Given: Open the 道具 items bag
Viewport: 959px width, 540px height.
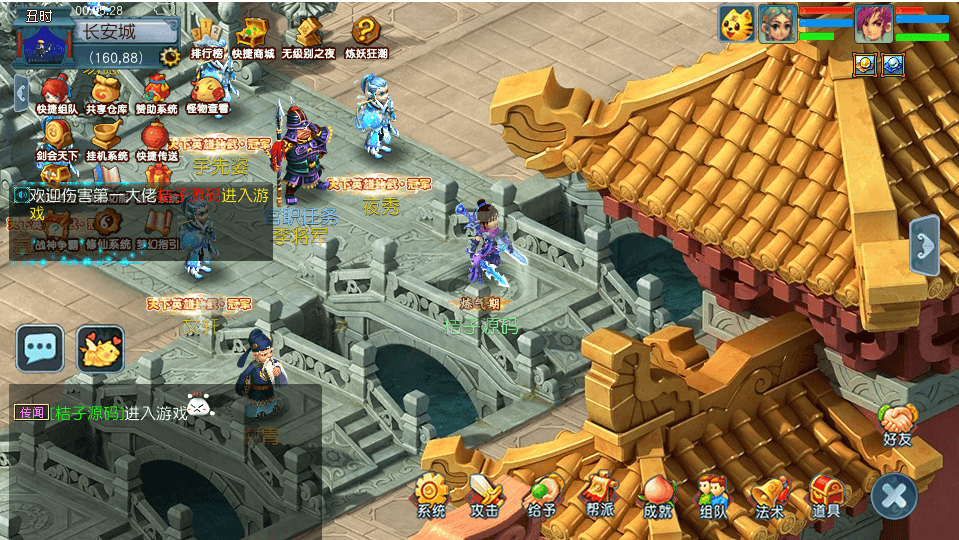Looking at the screenshot, I should point(826,495).
